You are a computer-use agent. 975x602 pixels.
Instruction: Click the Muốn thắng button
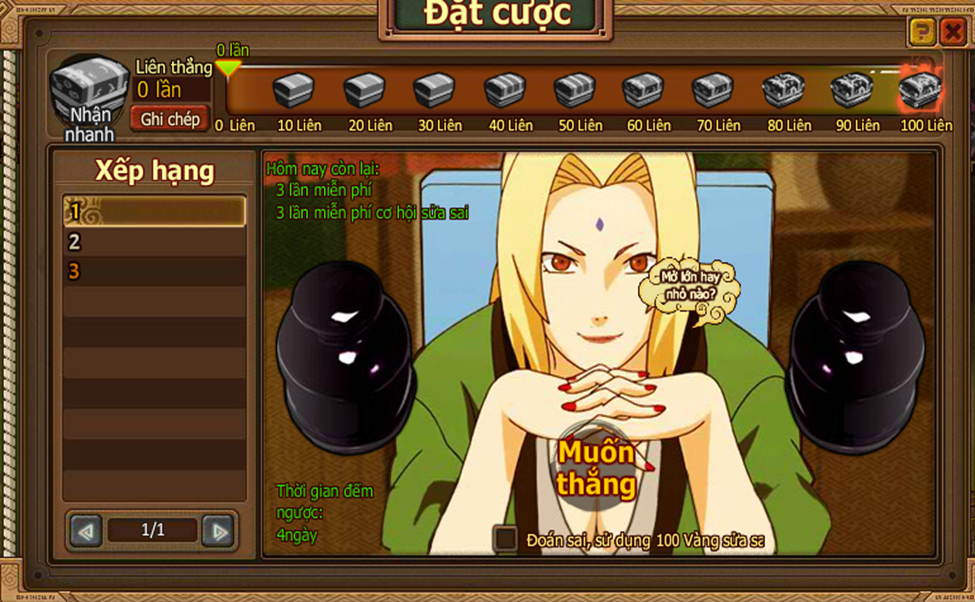(x=596, y=468)
